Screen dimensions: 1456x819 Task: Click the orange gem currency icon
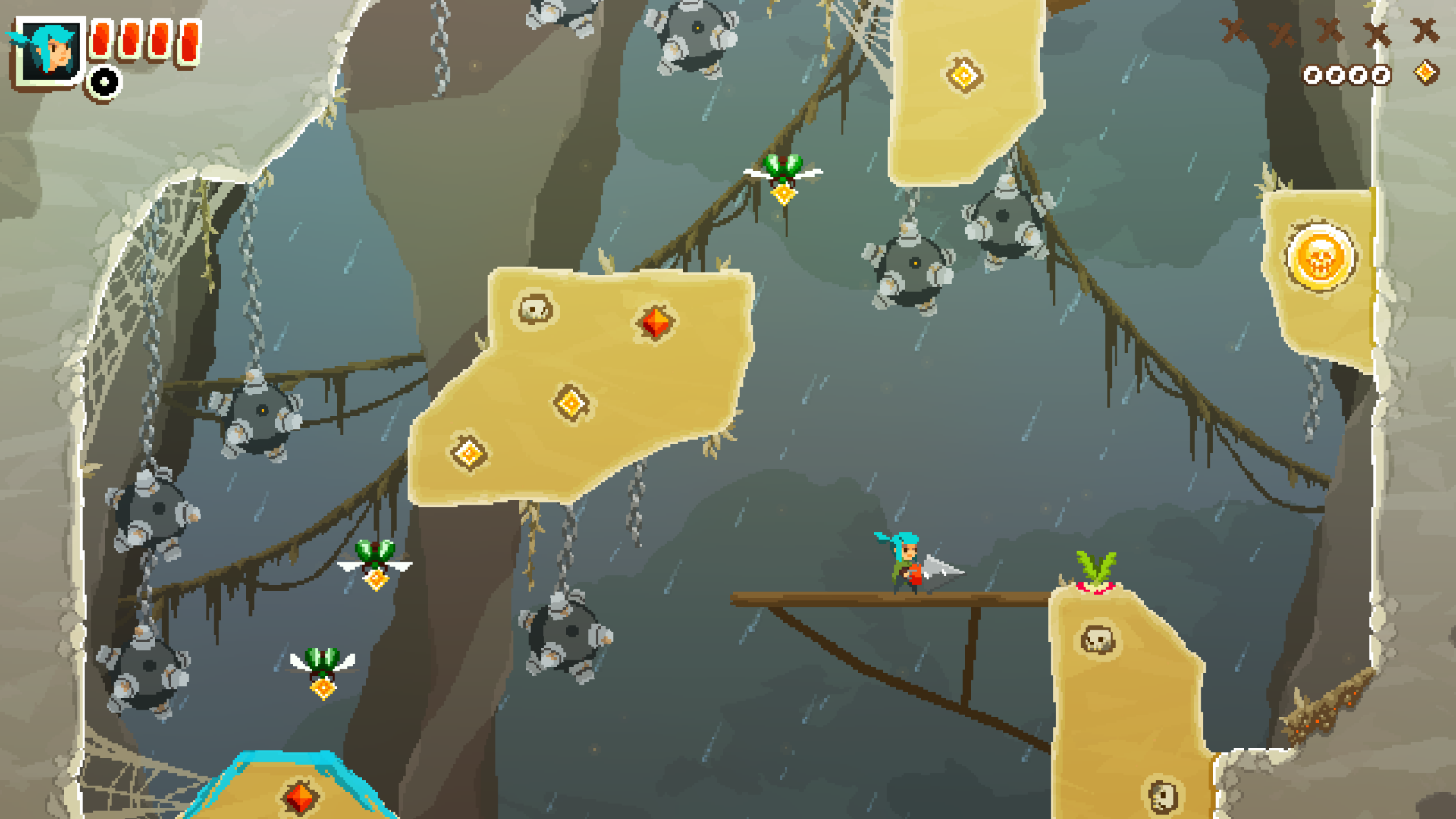1426,73
